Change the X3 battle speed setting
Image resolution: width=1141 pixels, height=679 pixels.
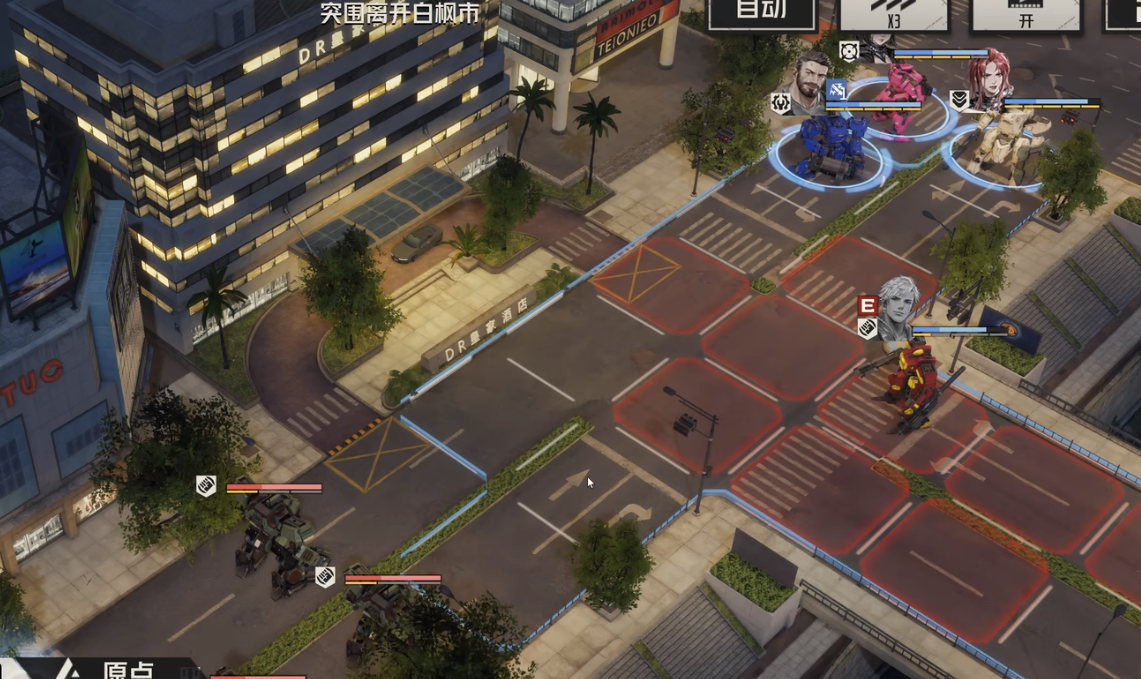[x=893, y=14]
